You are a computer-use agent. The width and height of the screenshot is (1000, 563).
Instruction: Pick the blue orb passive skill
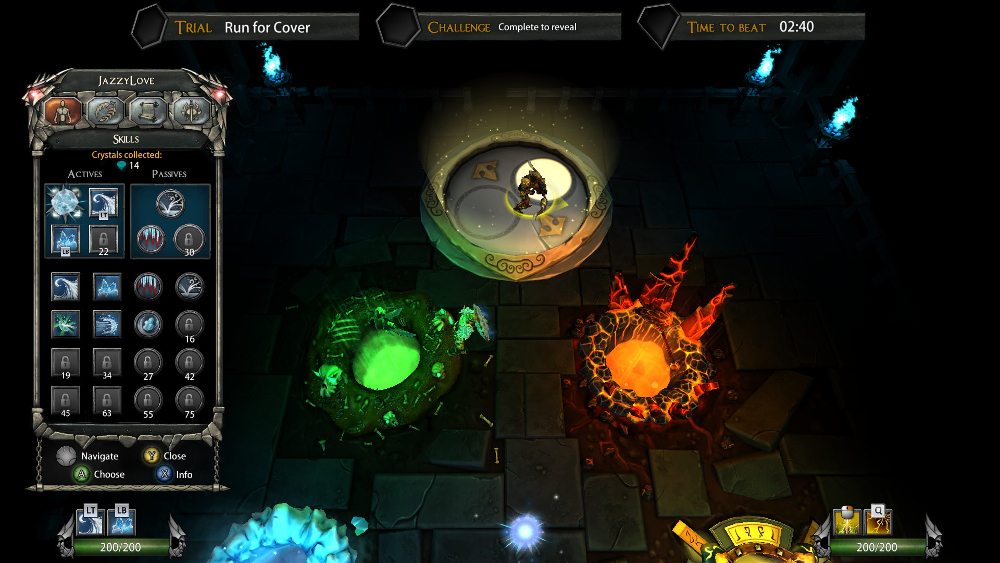point(148,324)
